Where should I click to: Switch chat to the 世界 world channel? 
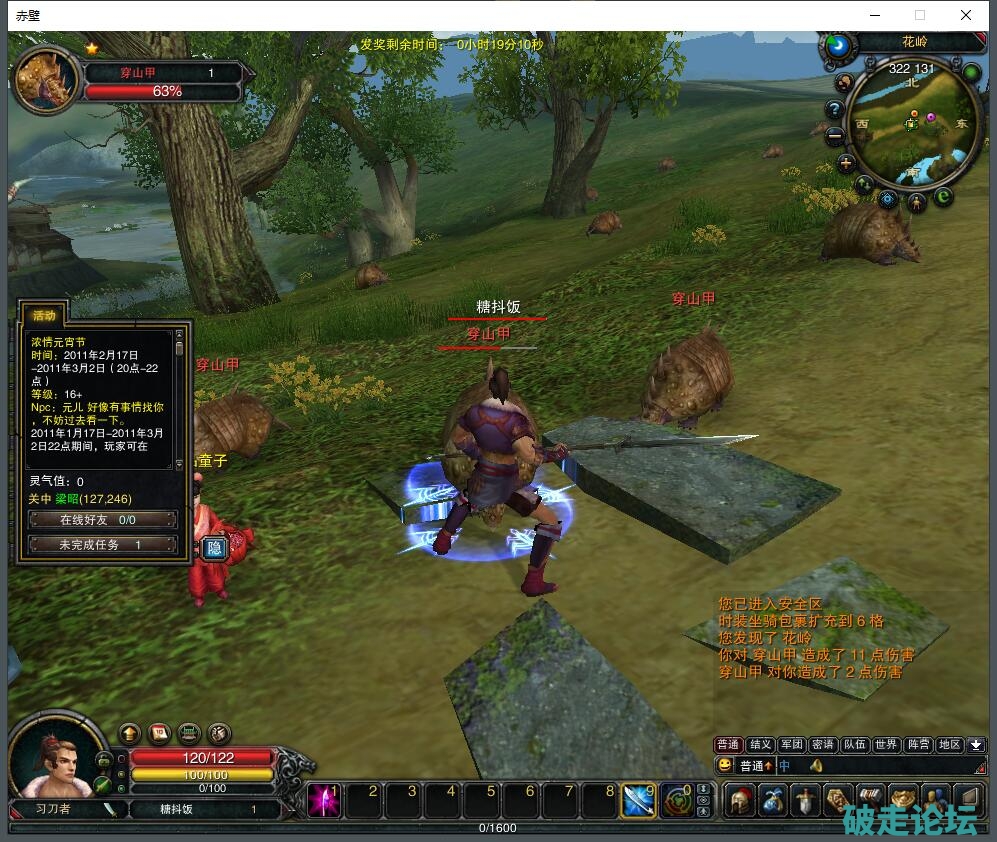point(886,745)
